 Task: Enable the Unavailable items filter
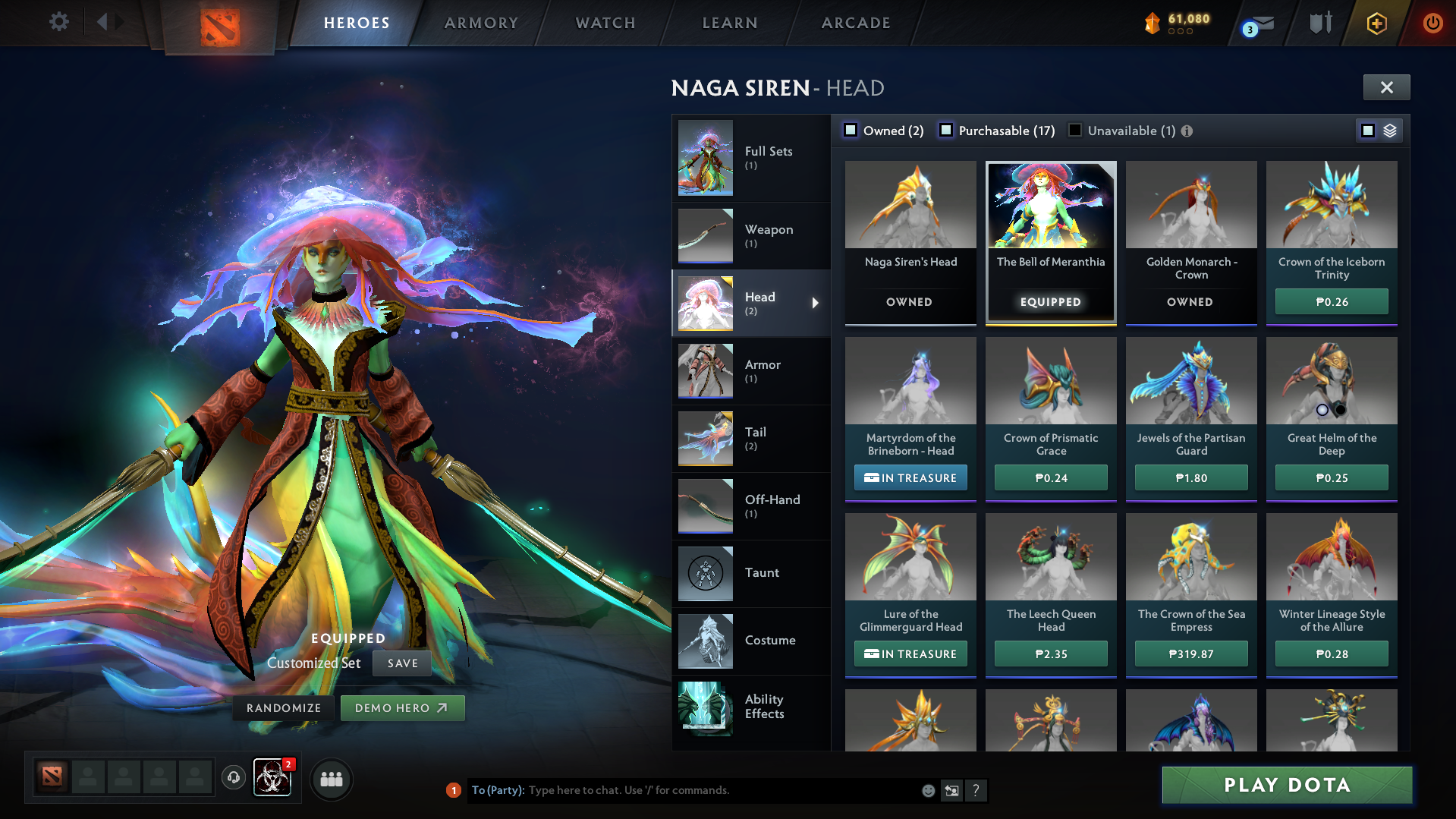click(x=1074, y=131)
